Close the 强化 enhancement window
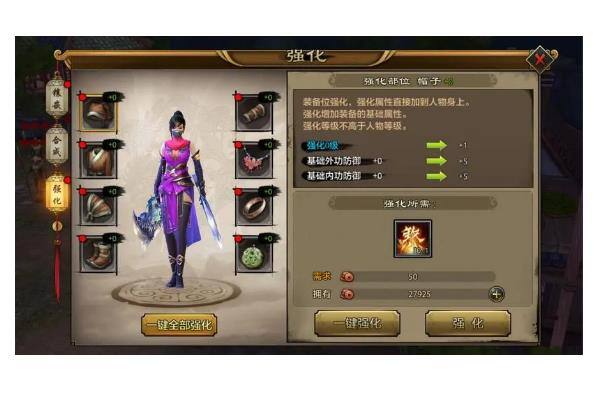Viewport: 600px width, 400px height. tap(540, 59)
